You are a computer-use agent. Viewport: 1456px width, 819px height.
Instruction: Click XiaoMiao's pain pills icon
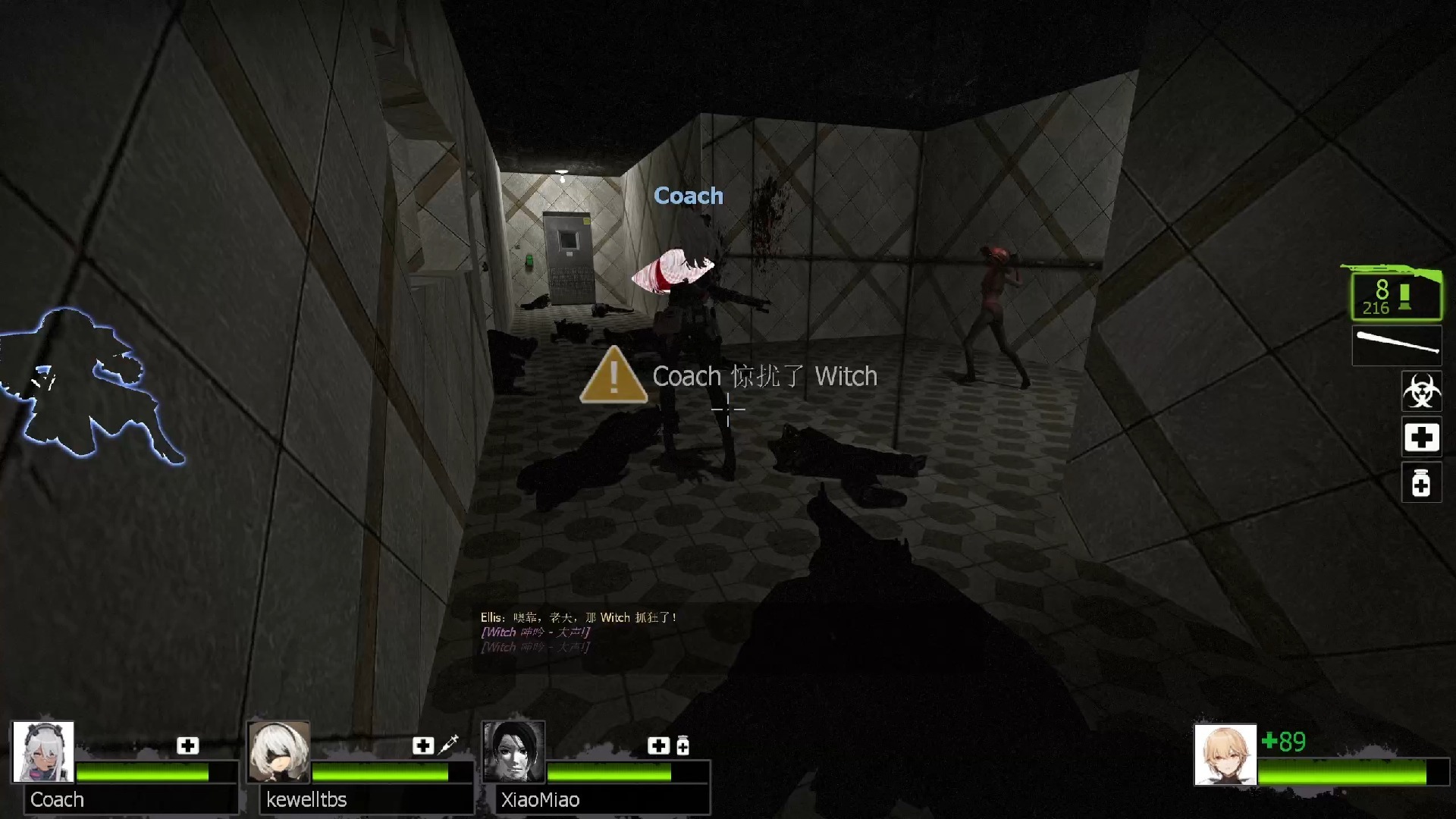click(x=682, y=746)
